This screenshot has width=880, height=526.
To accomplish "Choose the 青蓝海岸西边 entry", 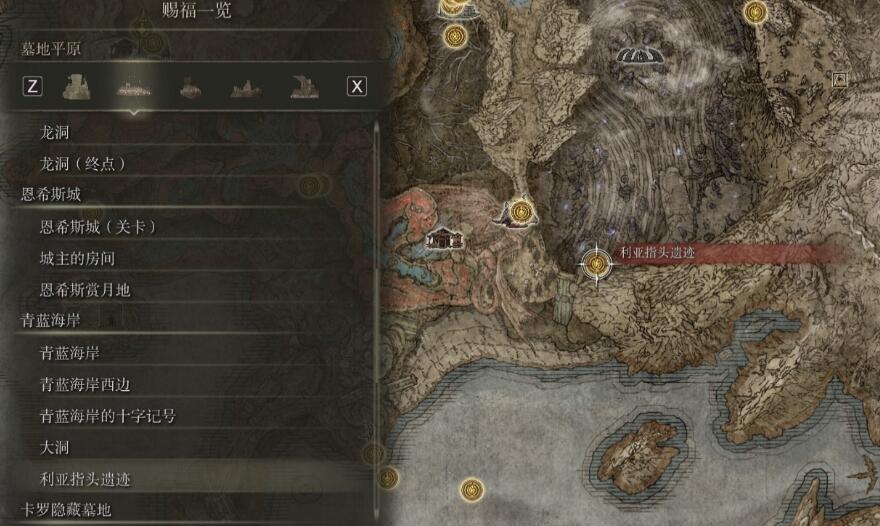I will [85, 384].
